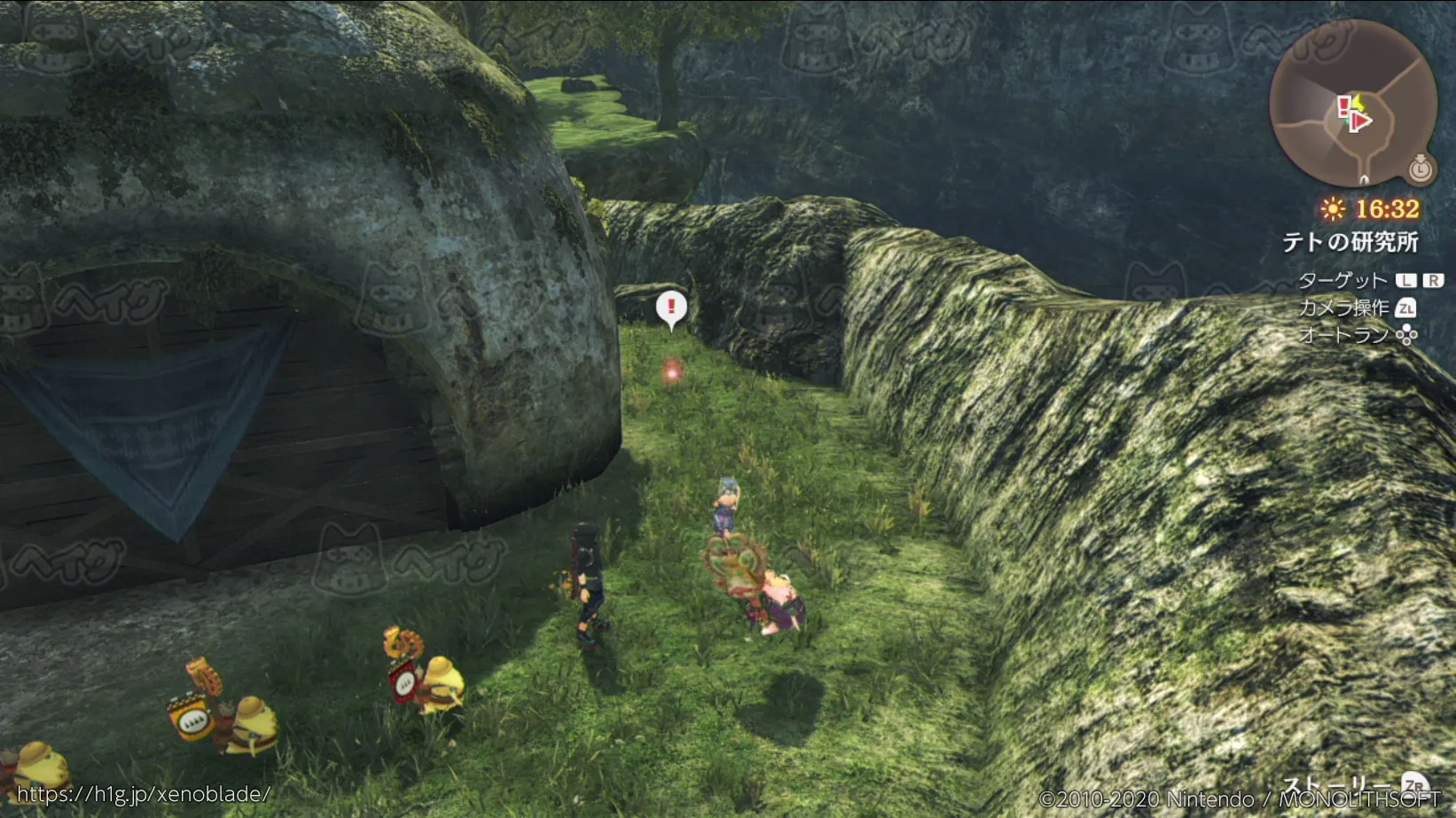Select the red exclamation quest marker on minimap
This screenshot has width=1456, height=818.
[x=1343, y=106]
